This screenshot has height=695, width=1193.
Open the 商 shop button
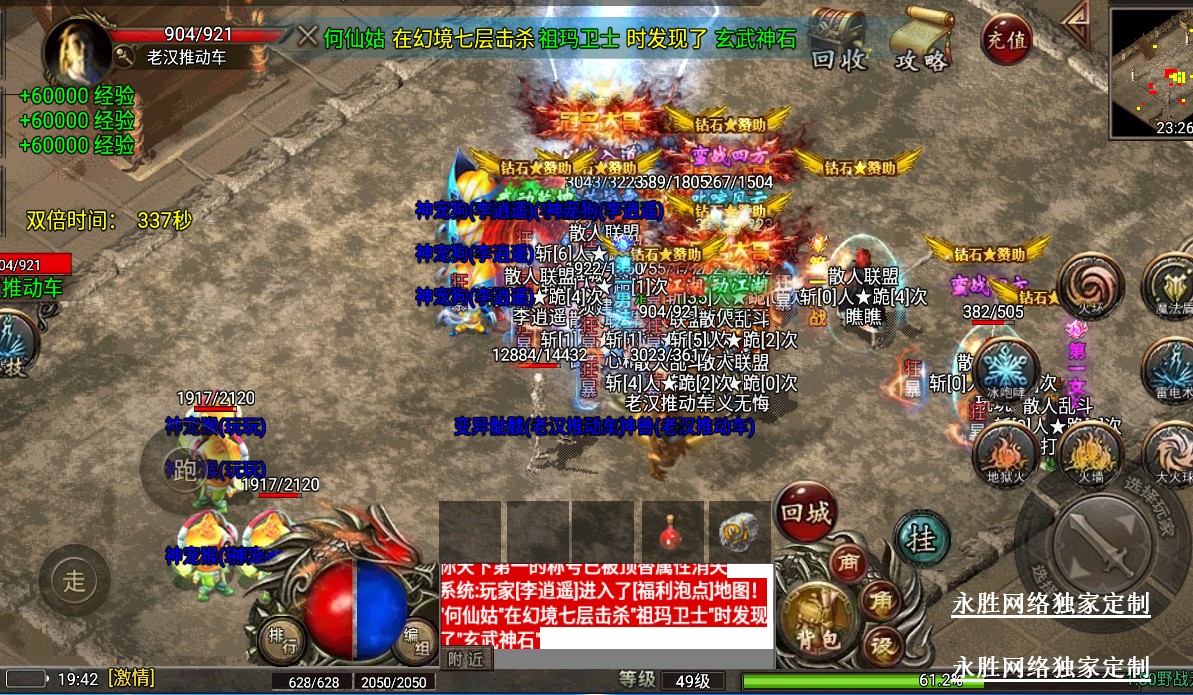[x=848, y=564]
